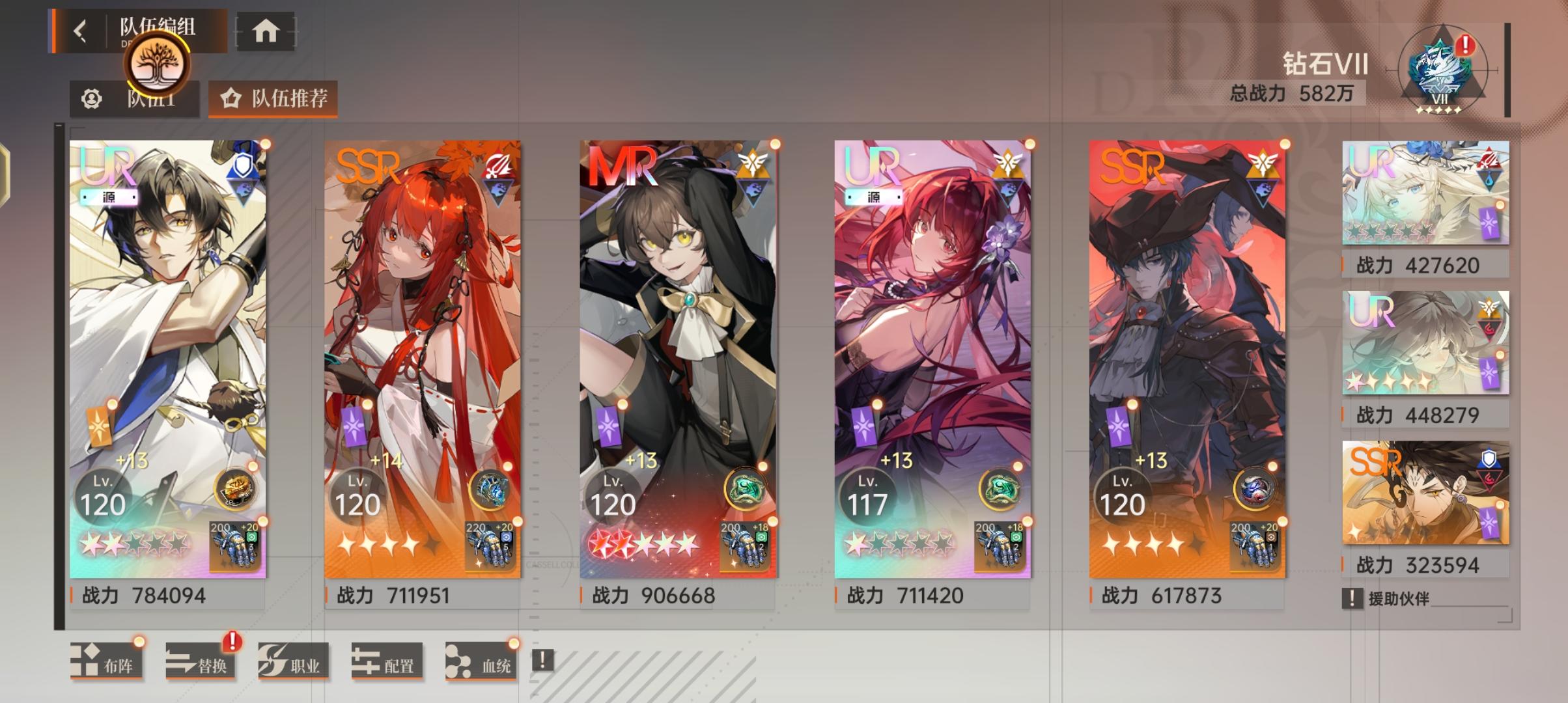Tap the 血统 bloodline icon
This screenshot has height=703, width=1568.
tap(479, 661)
